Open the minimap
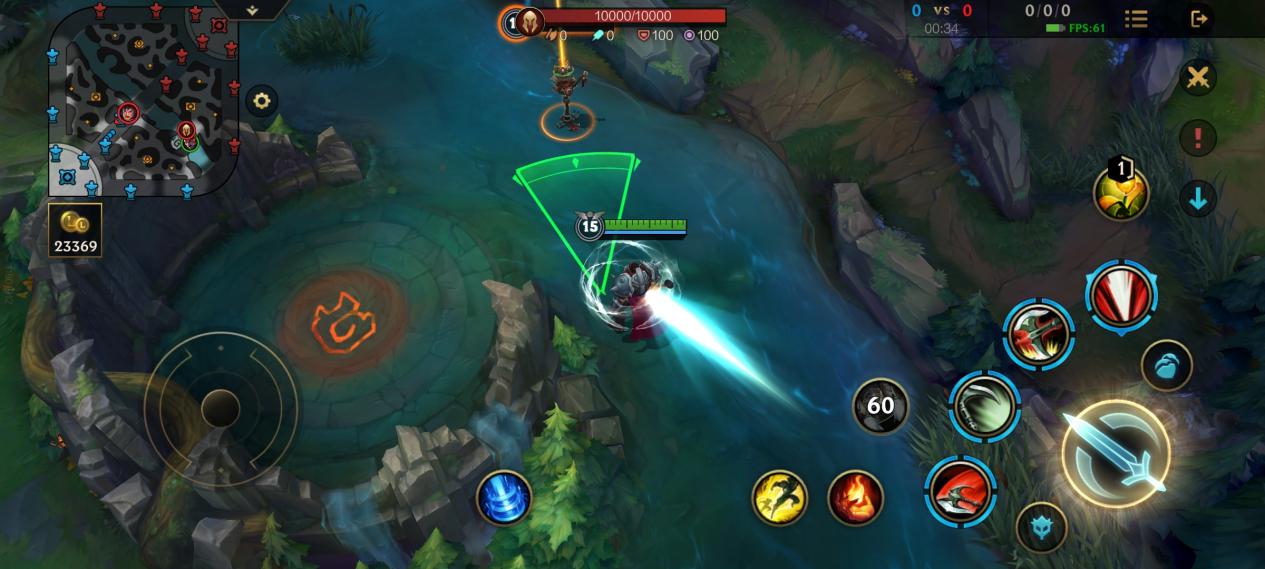1265x569 pixels. coord(145,103)
